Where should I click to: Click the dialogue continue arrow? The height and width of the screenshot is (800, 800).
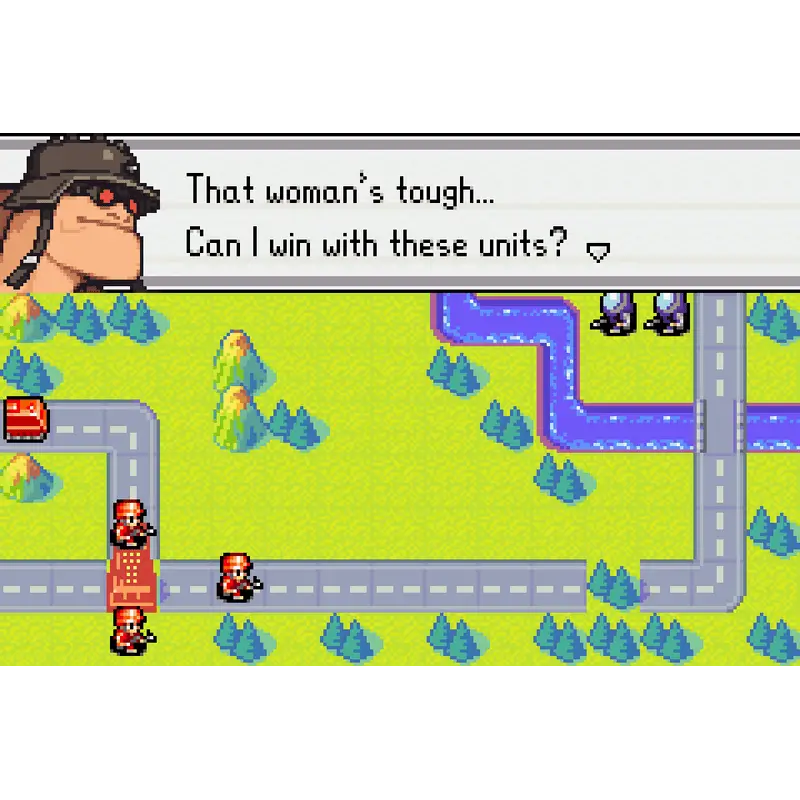[597, 252]
